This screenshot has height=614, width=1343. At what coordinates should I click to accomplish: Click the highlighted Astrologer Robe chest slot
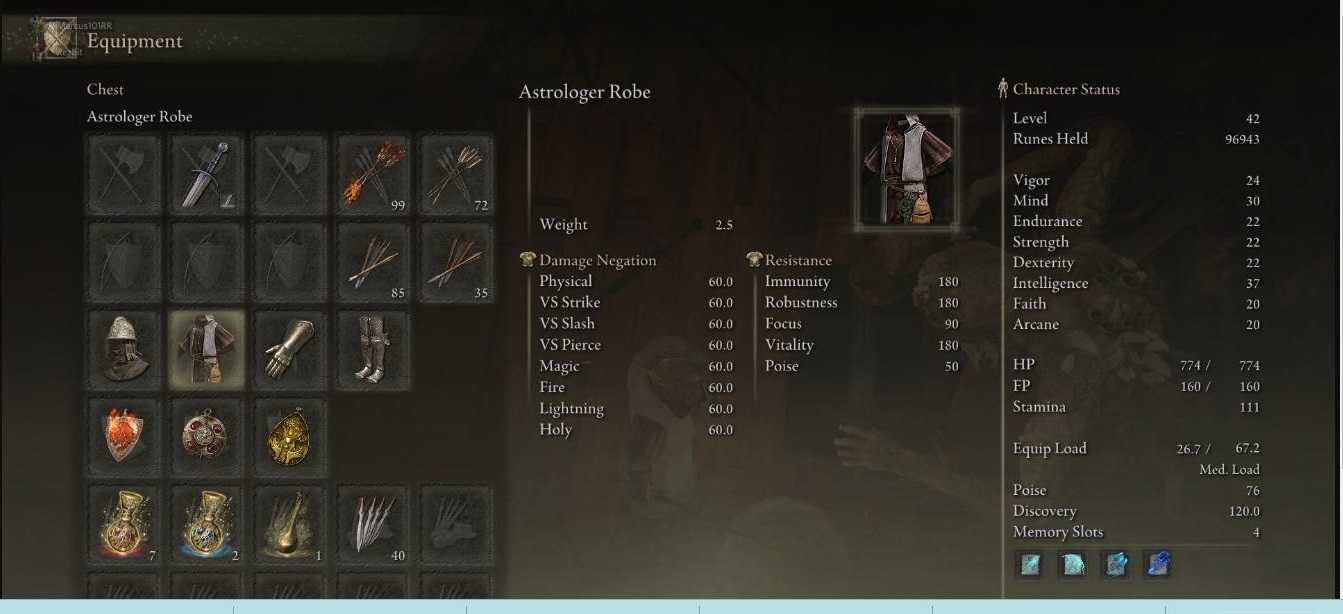pos(207,349)
